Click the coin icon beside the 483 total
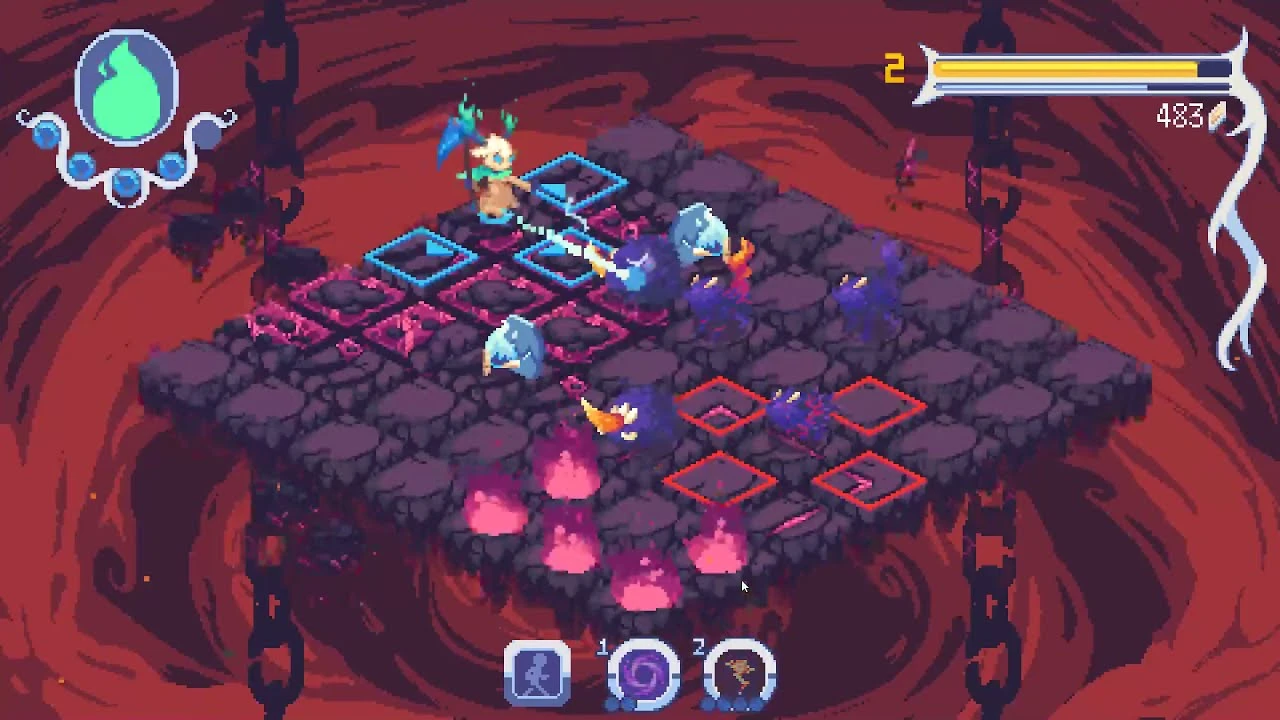The image size is (1280, 720). tap(1218, 117)
